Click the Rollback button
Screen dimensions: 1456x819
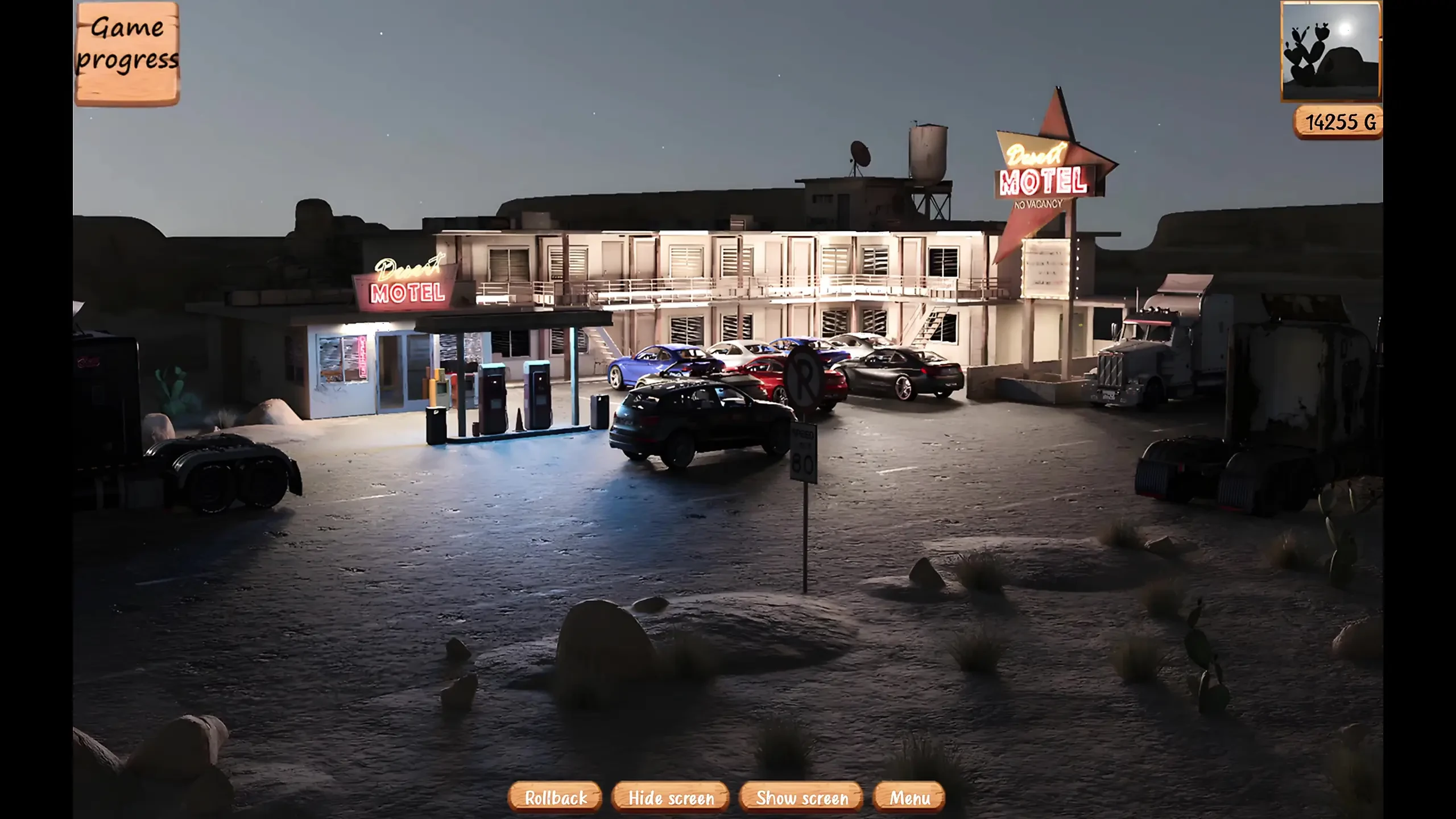pos(555,797)
